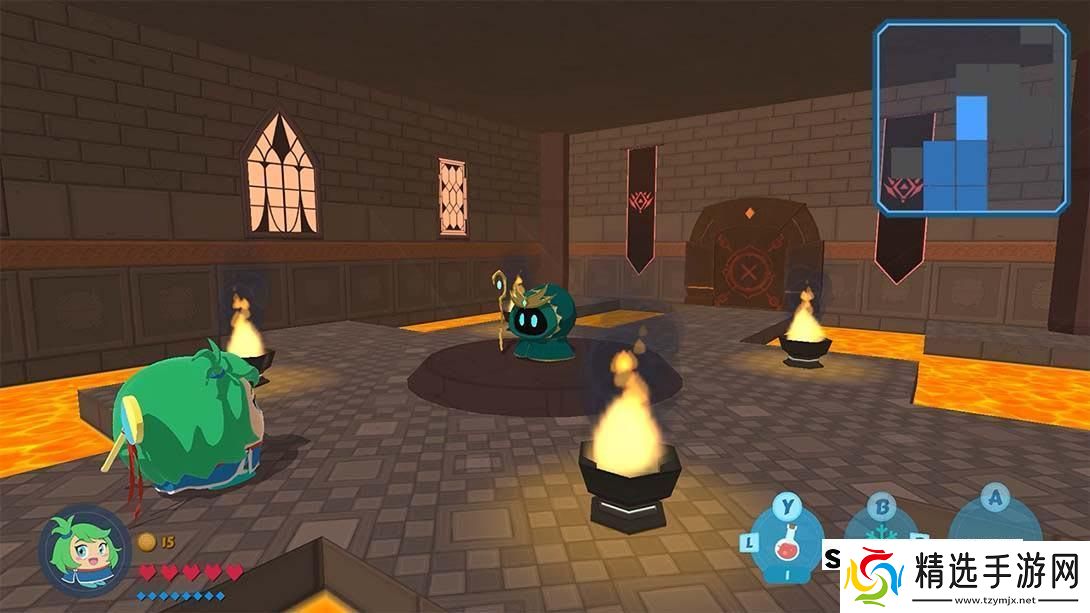Use the red potion item slot
Viewport: 1090px width, 613px height.
coord(787,548)
